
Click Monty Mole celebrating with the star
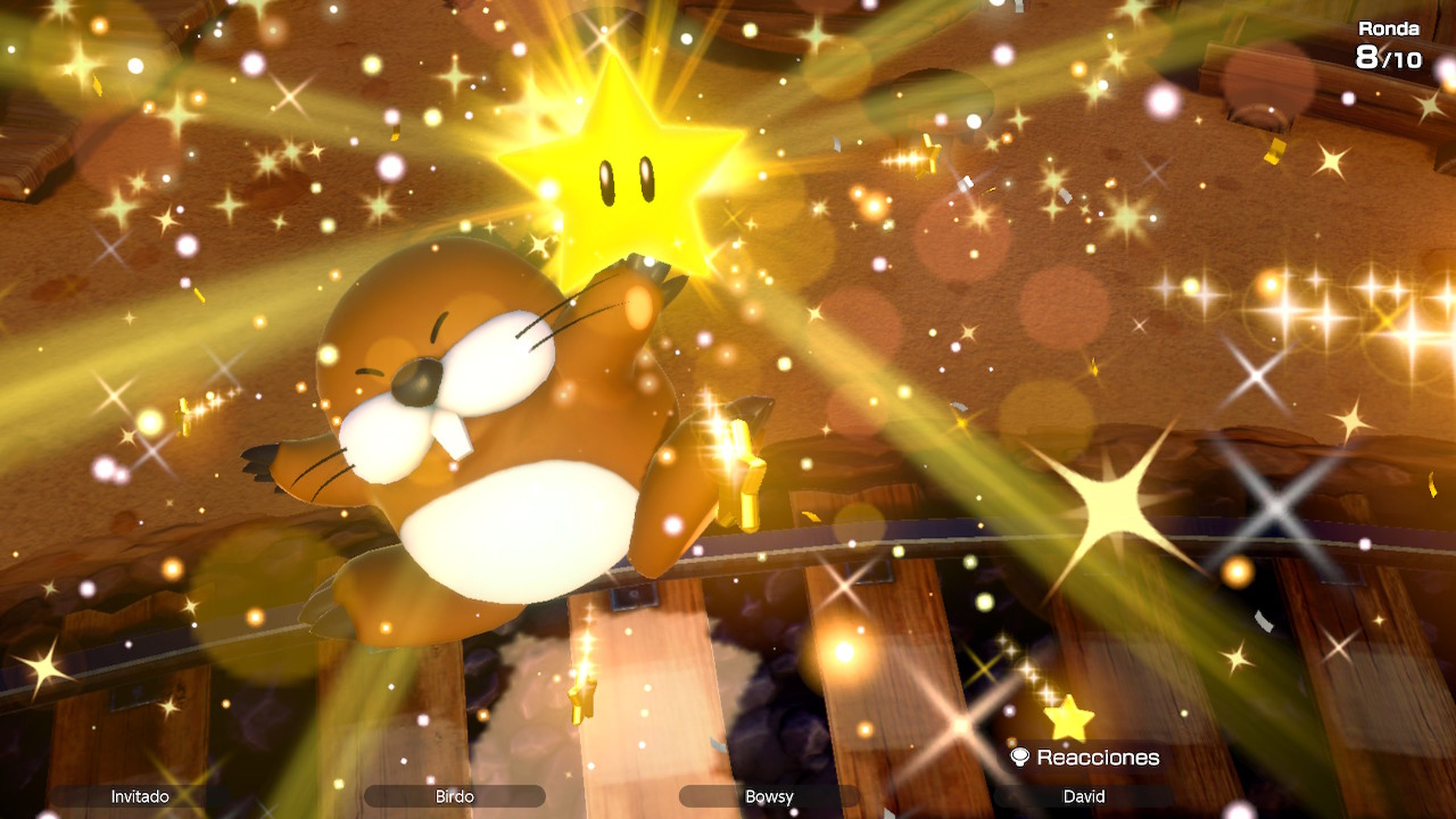pos(497,452)
